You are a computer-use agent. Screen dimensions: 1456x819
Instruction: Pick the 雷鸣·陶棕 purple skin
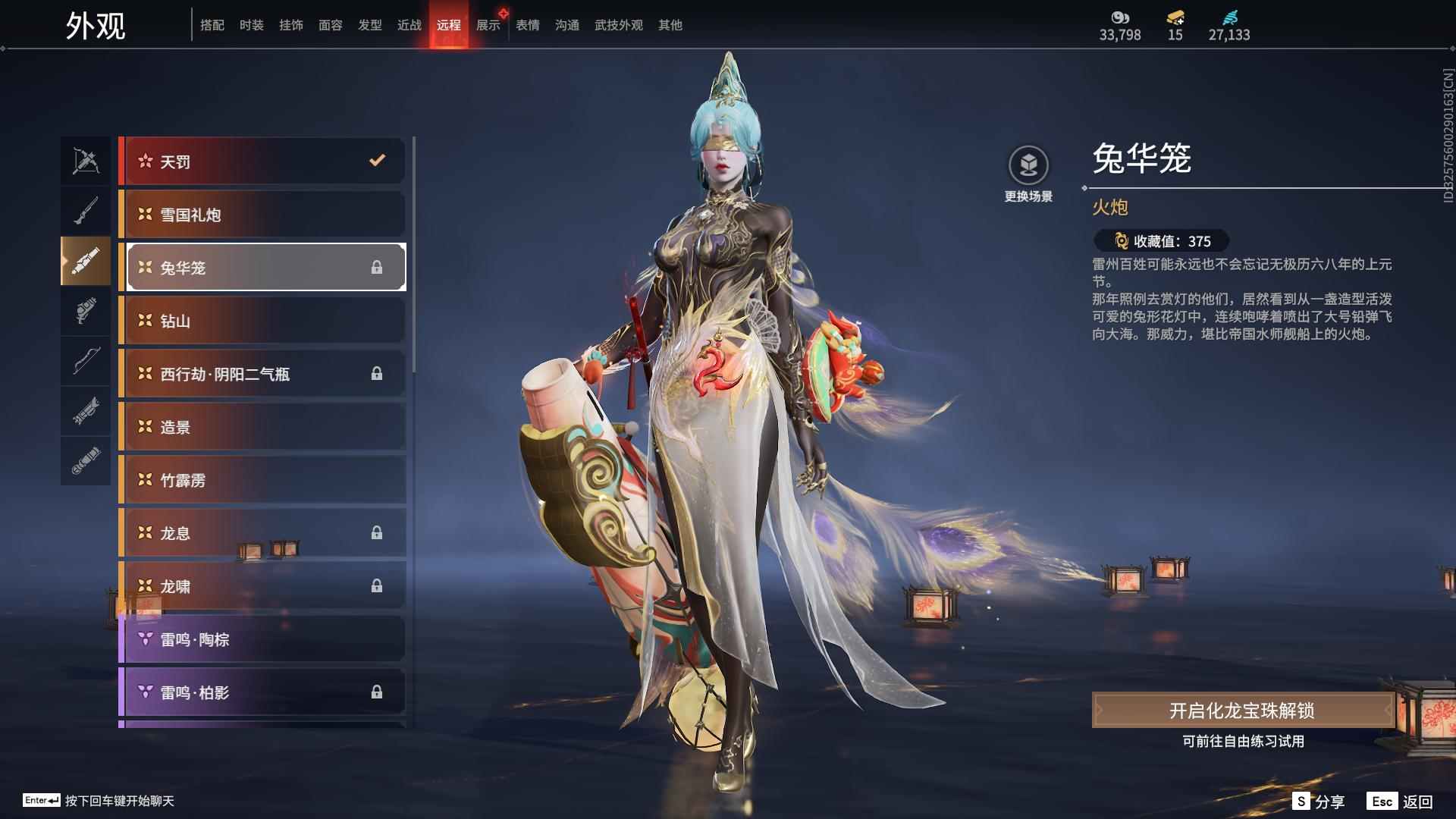point(262,639)
